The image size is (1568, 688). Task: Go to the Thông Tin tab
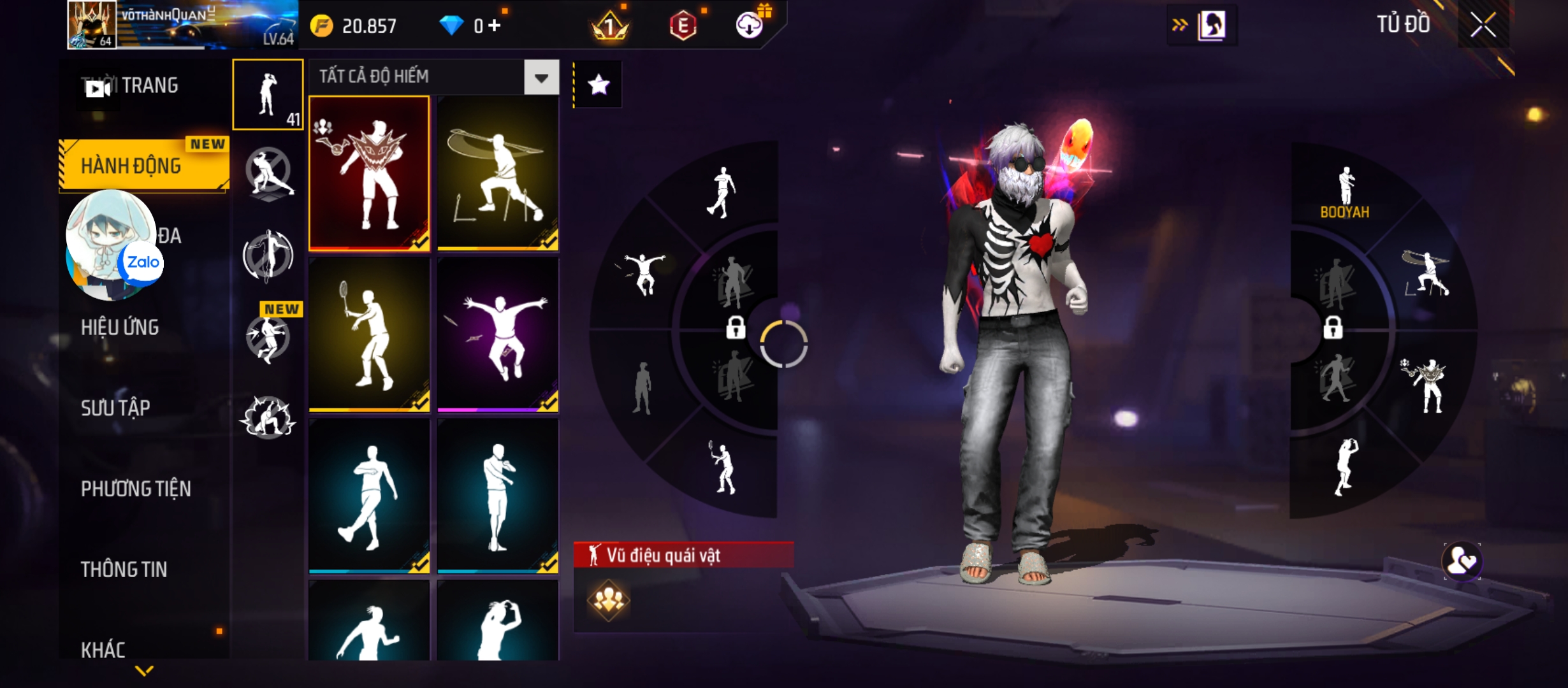(x=124, y=570)
